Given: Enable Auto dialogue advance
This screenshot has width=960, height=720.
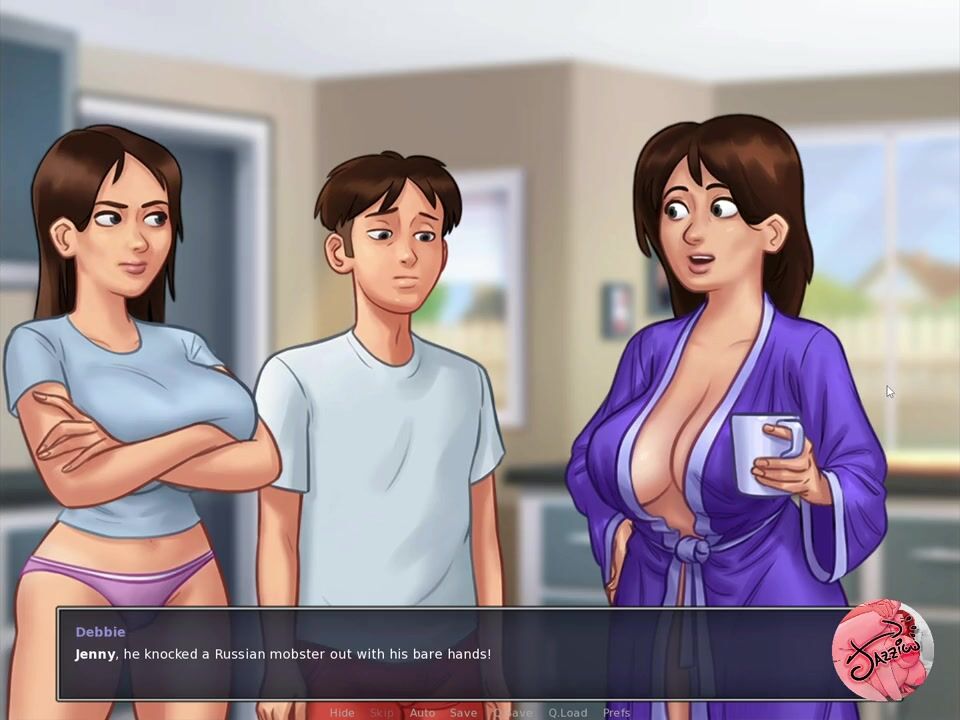Looking at the screenshot, I should point(422,712).
